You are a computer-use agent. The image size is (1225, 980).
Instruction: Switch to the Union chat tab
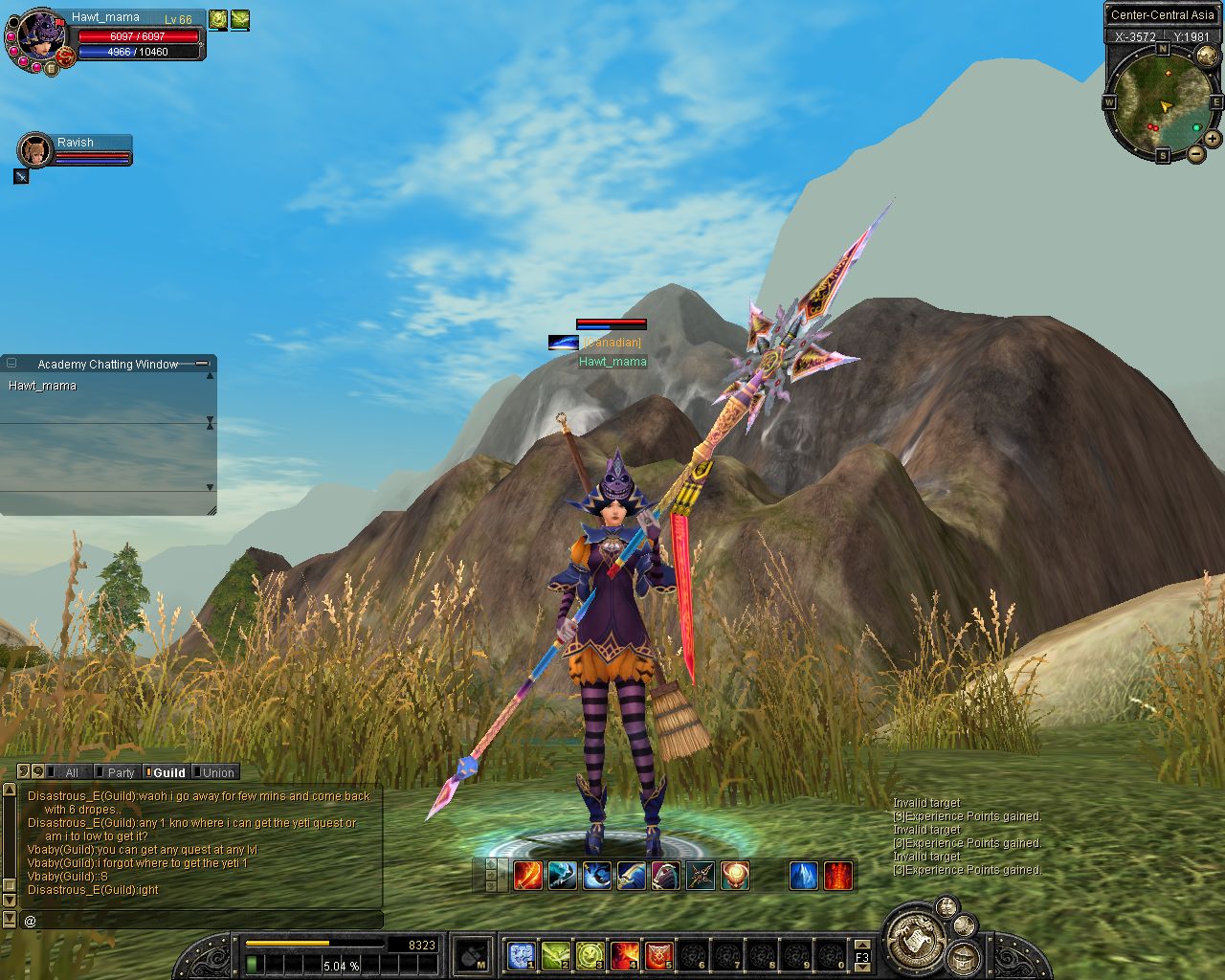[216, 772]
